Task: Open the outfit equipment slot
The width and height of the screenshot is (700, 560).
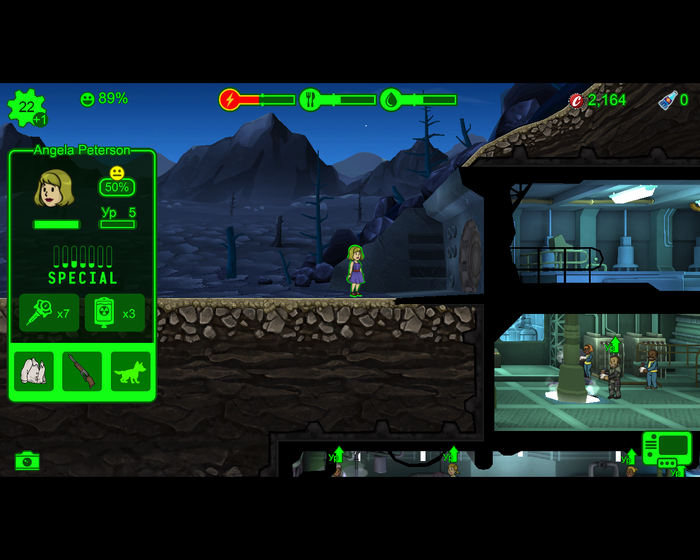Action: click(34, 371)
